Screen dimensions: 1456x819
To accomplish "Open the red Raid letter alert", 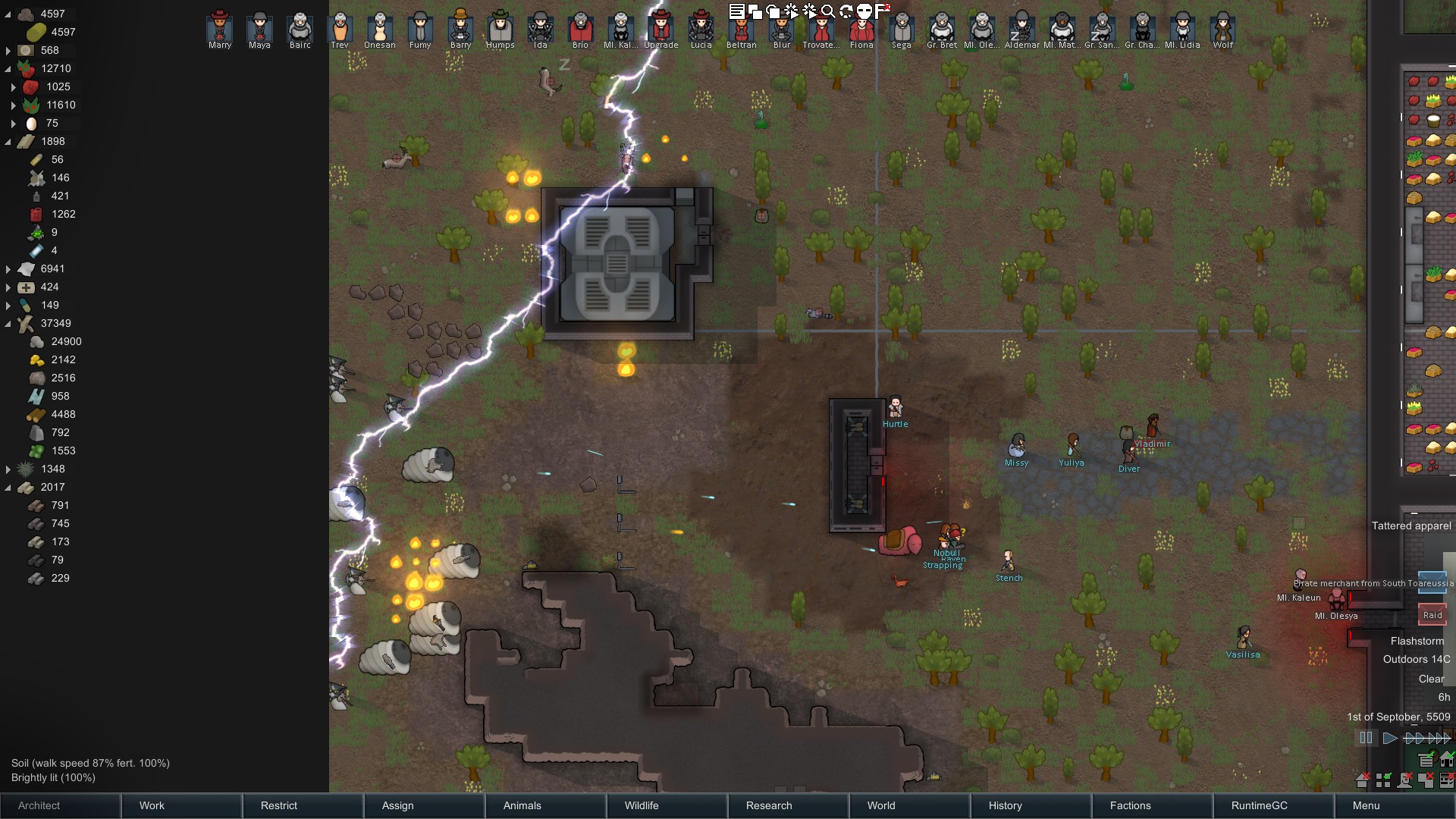I will (1432, 614).
